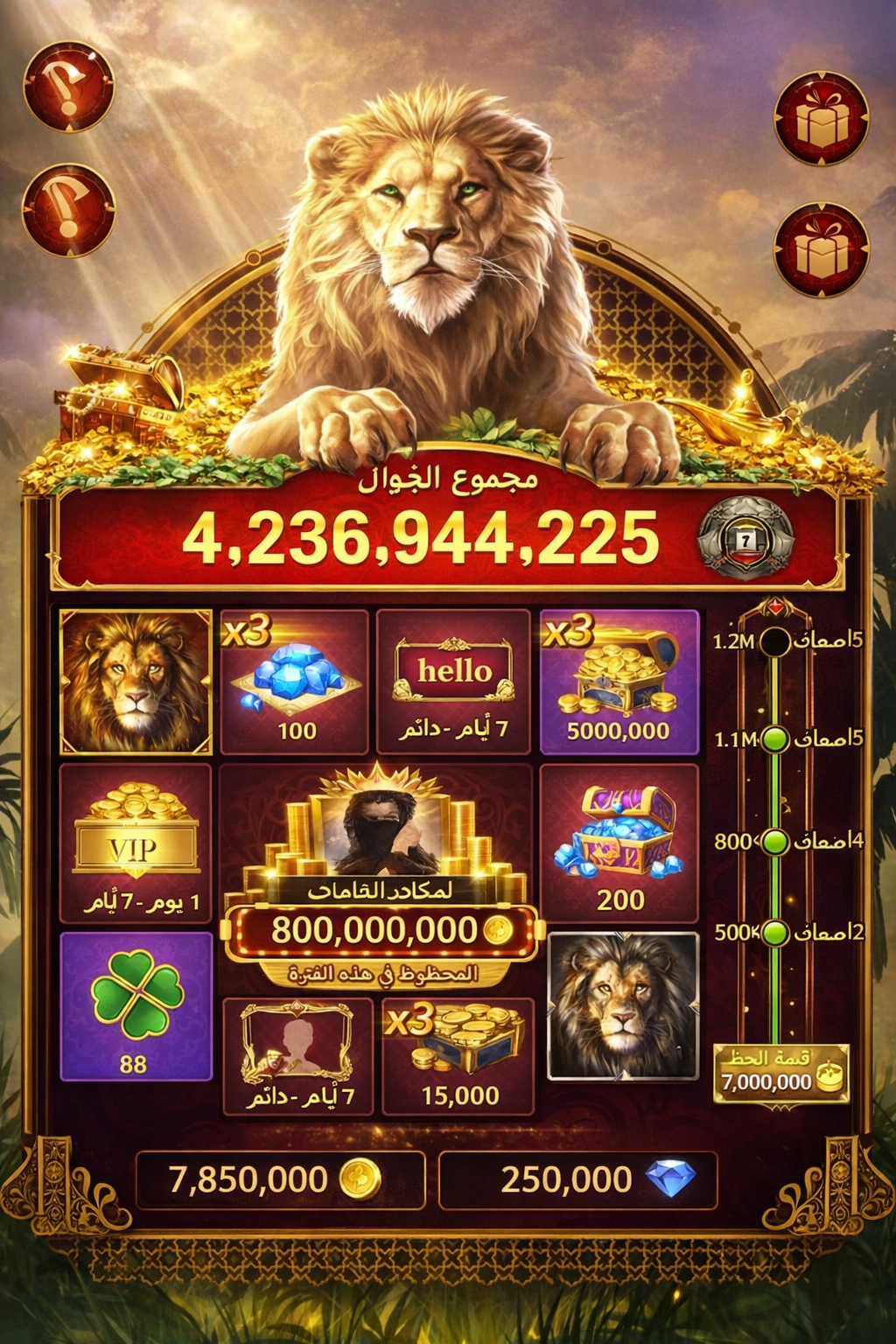Open the silver medal badge beside the jackpot total

[x=745, y=538]
